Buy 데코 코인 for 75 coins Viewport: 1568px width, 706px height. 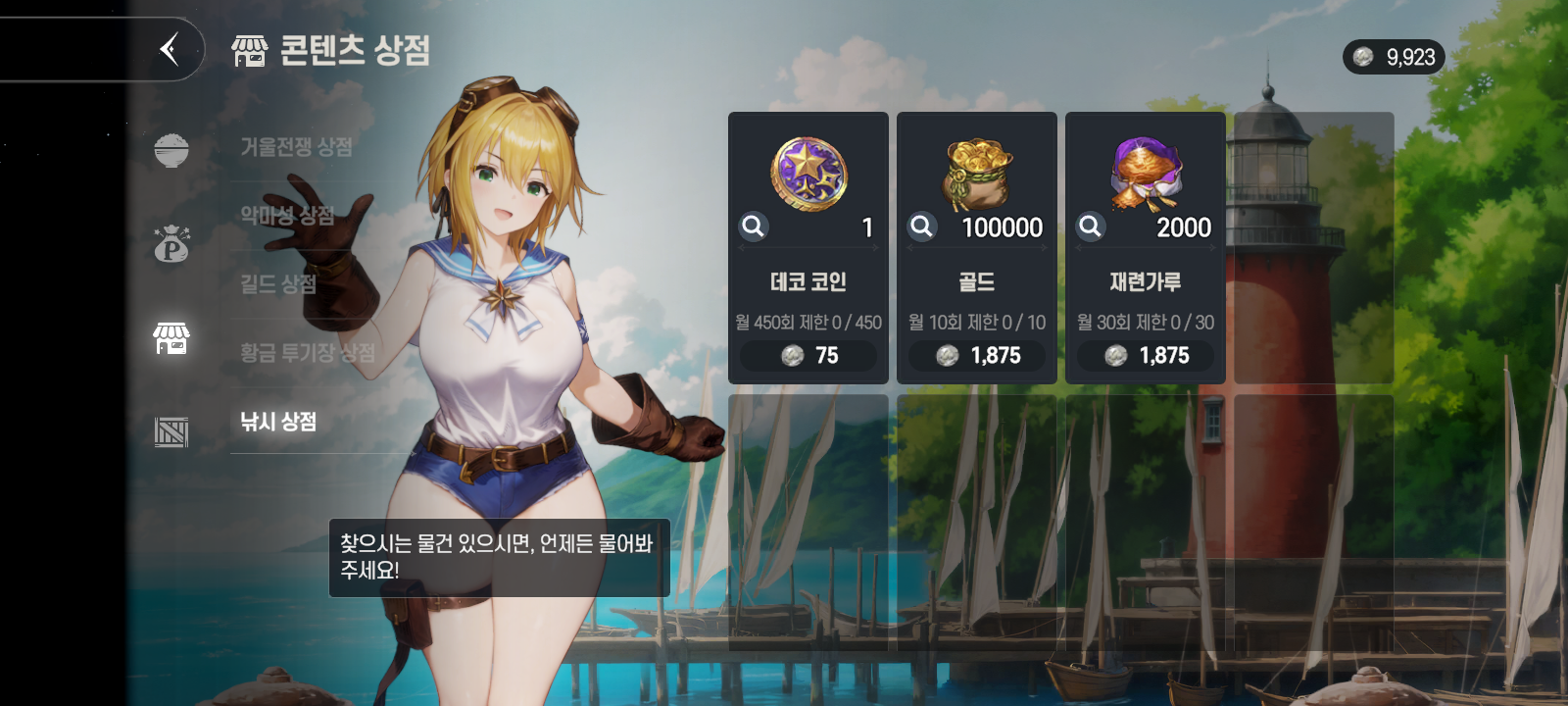click(x=808, y=356)
